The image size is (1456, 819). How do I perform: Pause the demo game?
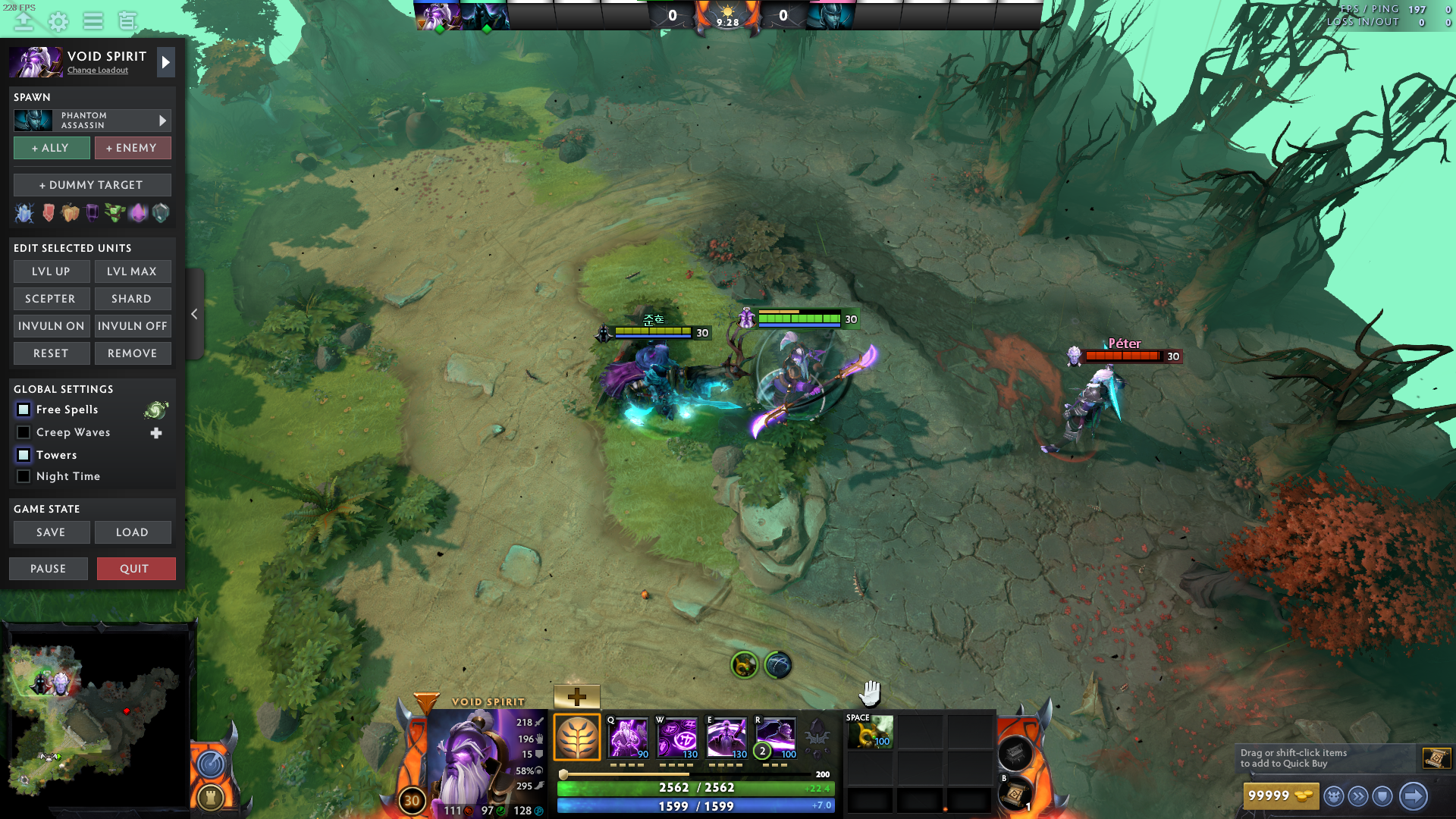tap(49, 569)
